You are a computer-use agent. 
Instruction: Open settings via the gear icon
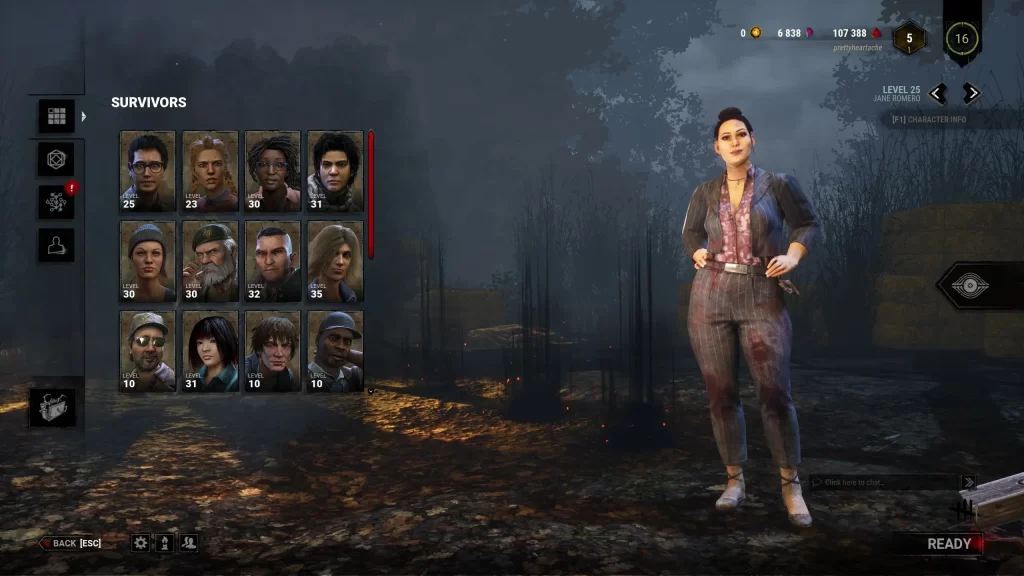(x=141, y=543)
